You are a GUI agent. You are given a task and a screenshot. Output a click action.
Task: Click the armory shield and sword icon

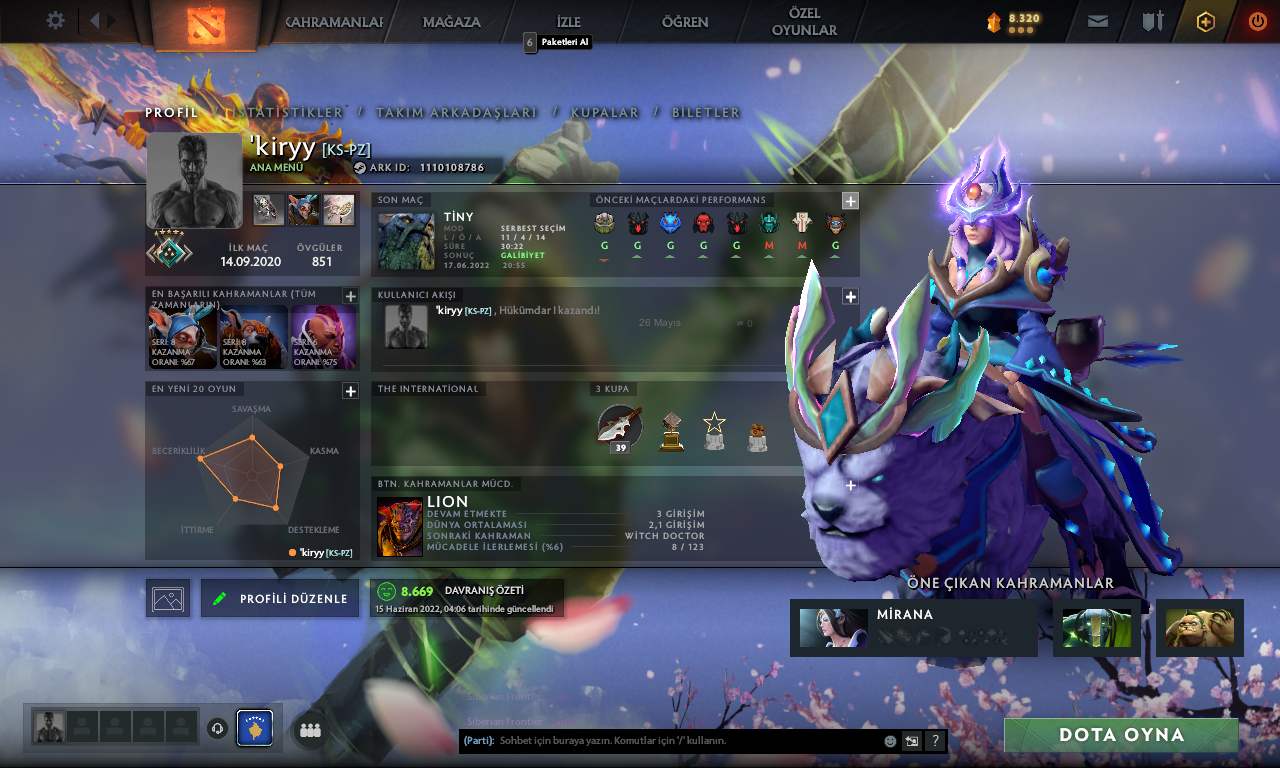pyautogui.click(x=1150, y=20)
